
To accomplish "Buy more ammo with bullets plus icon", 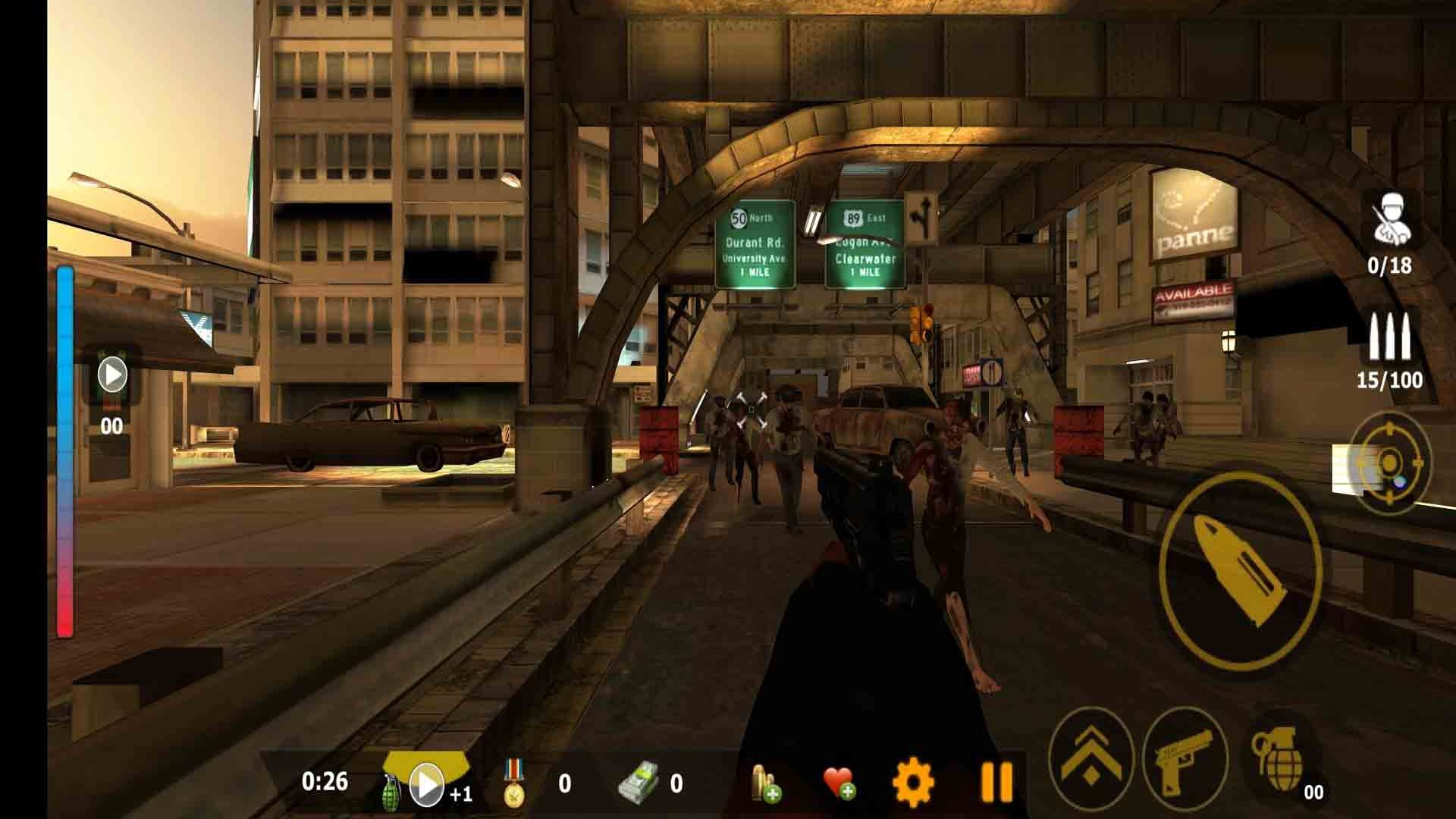I will [x=765, y=783].
